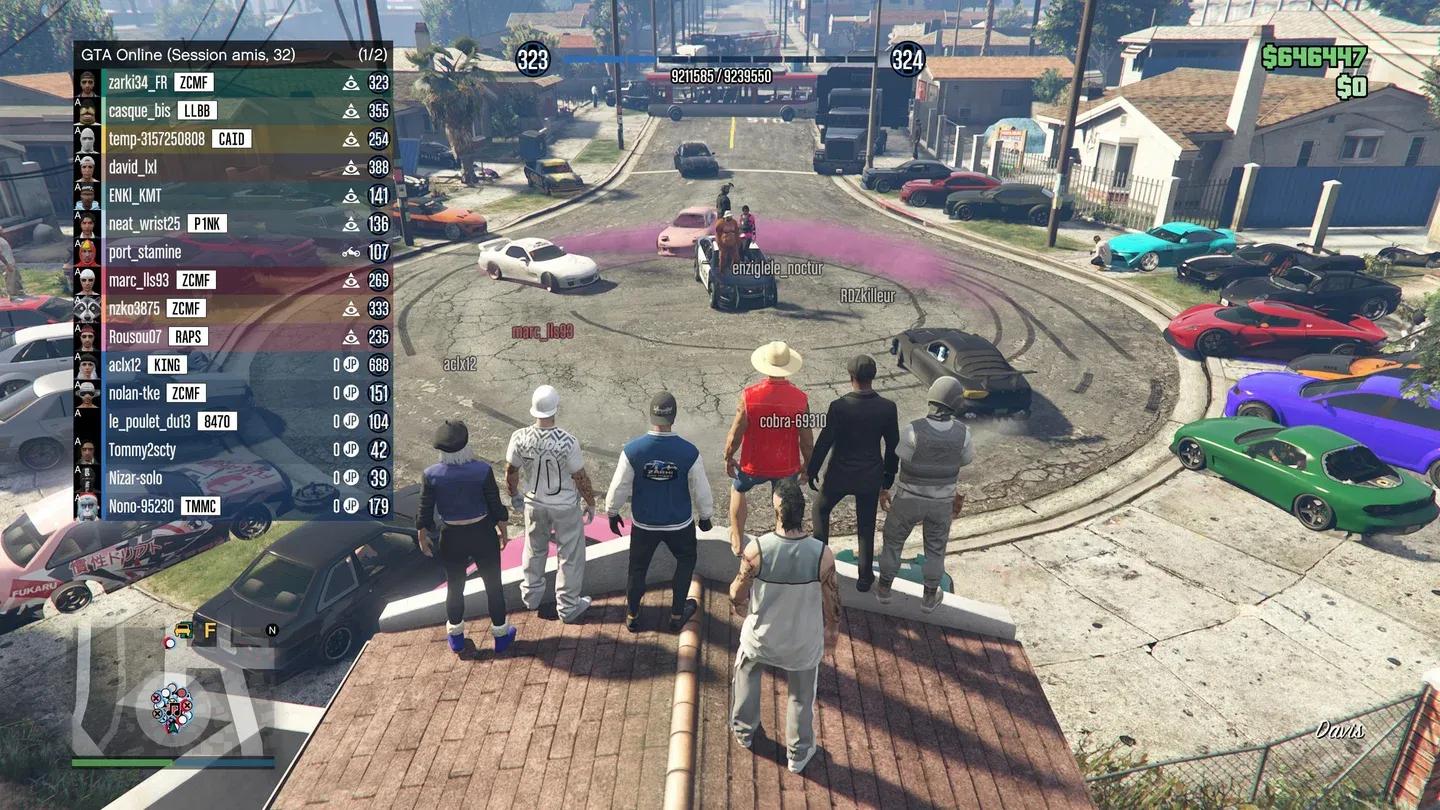
Task: Select the music note blip on the minimap
Action: pos(174,710)
